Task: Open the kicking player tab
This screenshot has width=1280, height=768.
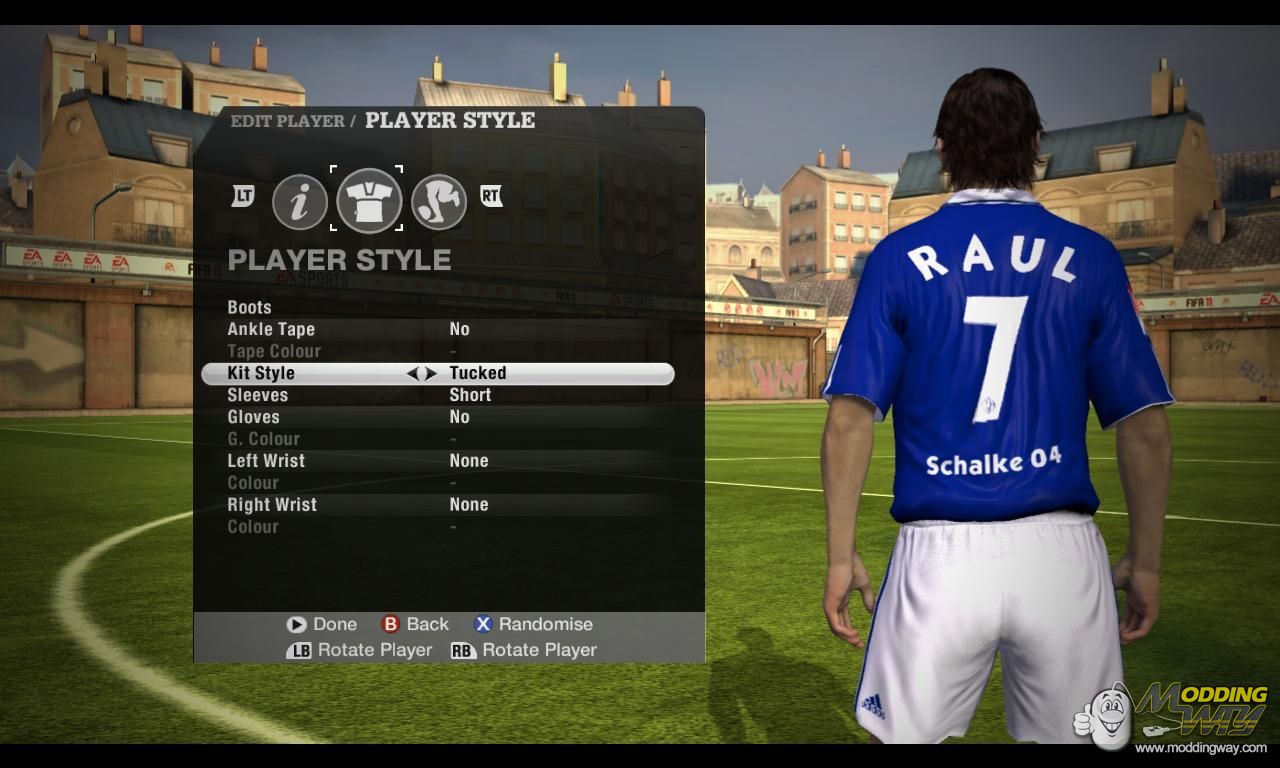Action: tap(439, 202)
